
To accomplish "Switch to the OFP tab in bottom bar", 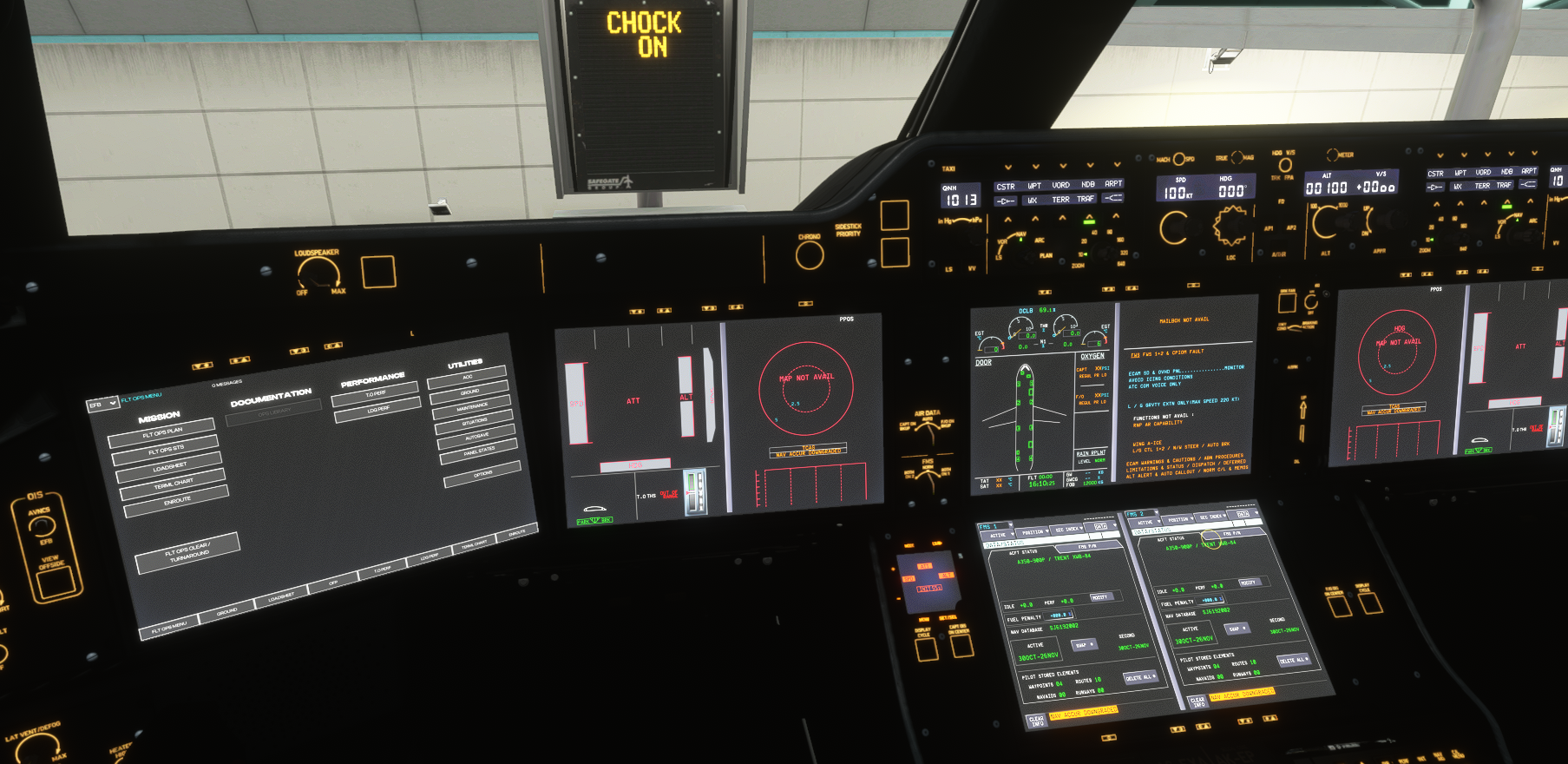I will (333, 583).
